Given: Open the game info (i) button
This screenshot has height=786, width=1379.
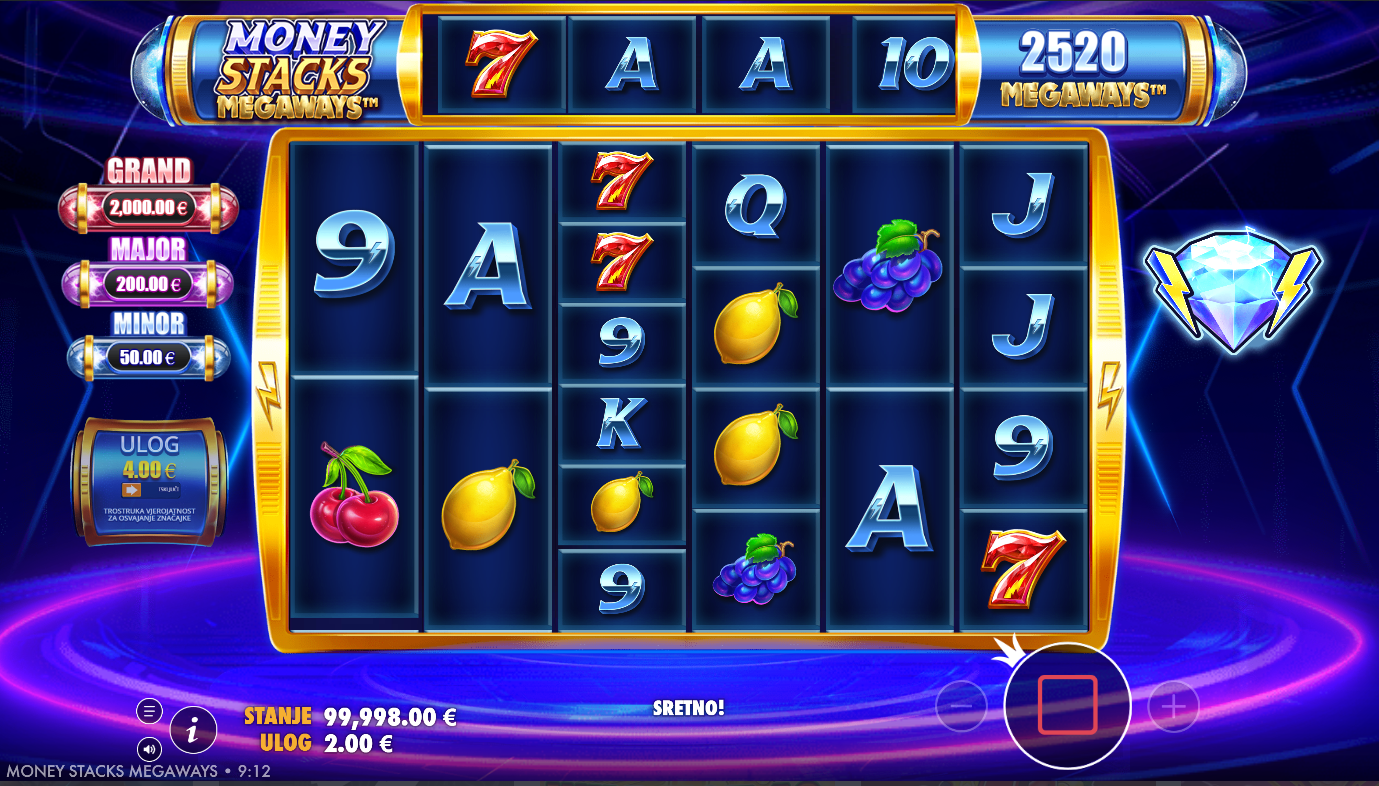Looking at the screenshot, I should pos(194,731).
